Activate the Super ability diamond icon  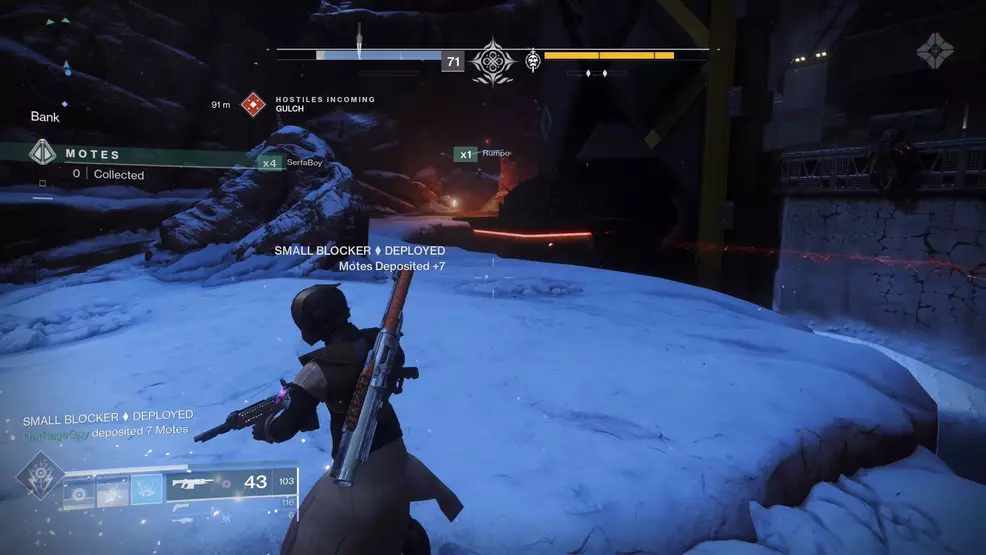(40, 477)
